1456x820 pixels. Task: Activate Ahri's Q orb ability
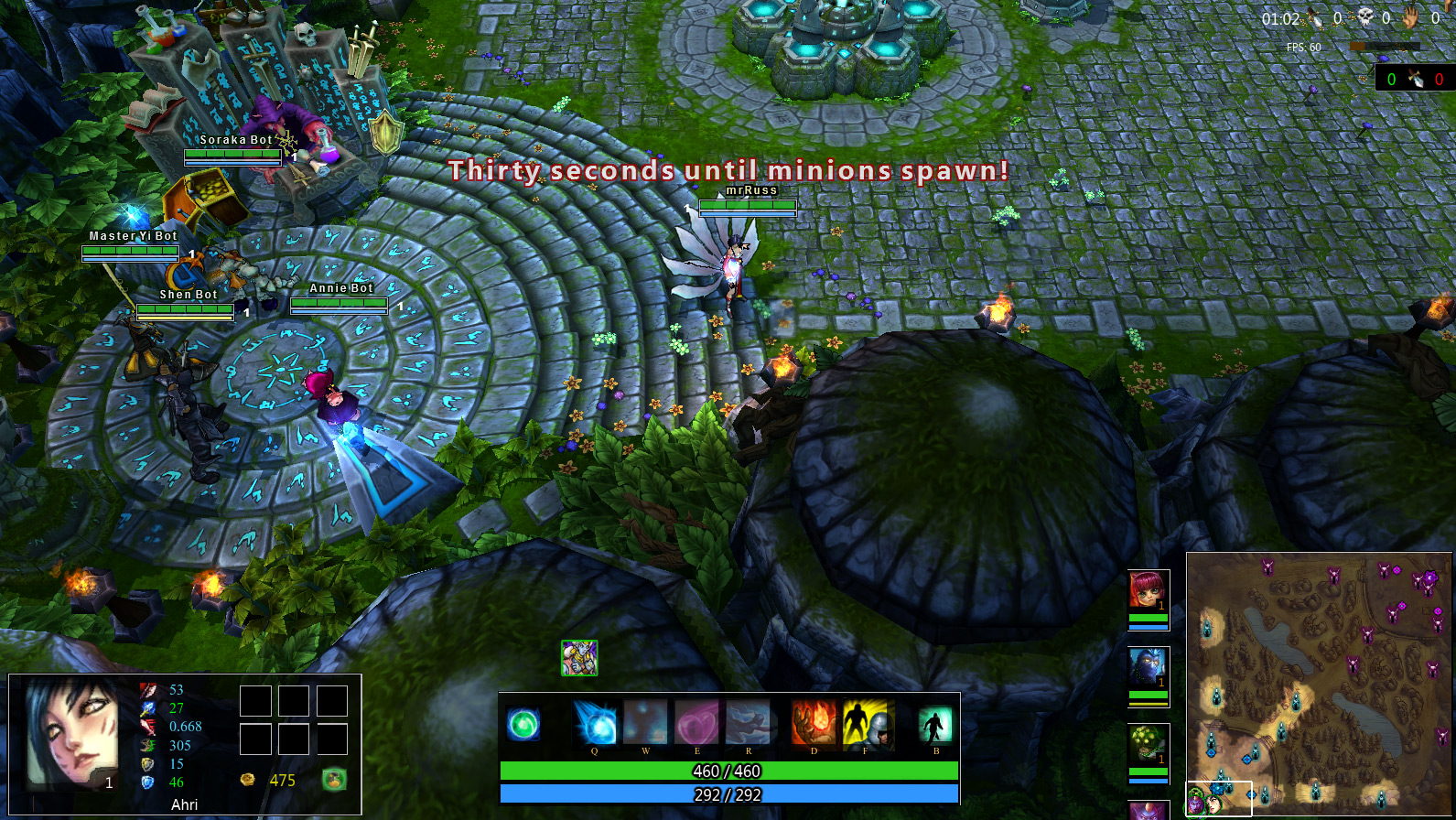595,723
